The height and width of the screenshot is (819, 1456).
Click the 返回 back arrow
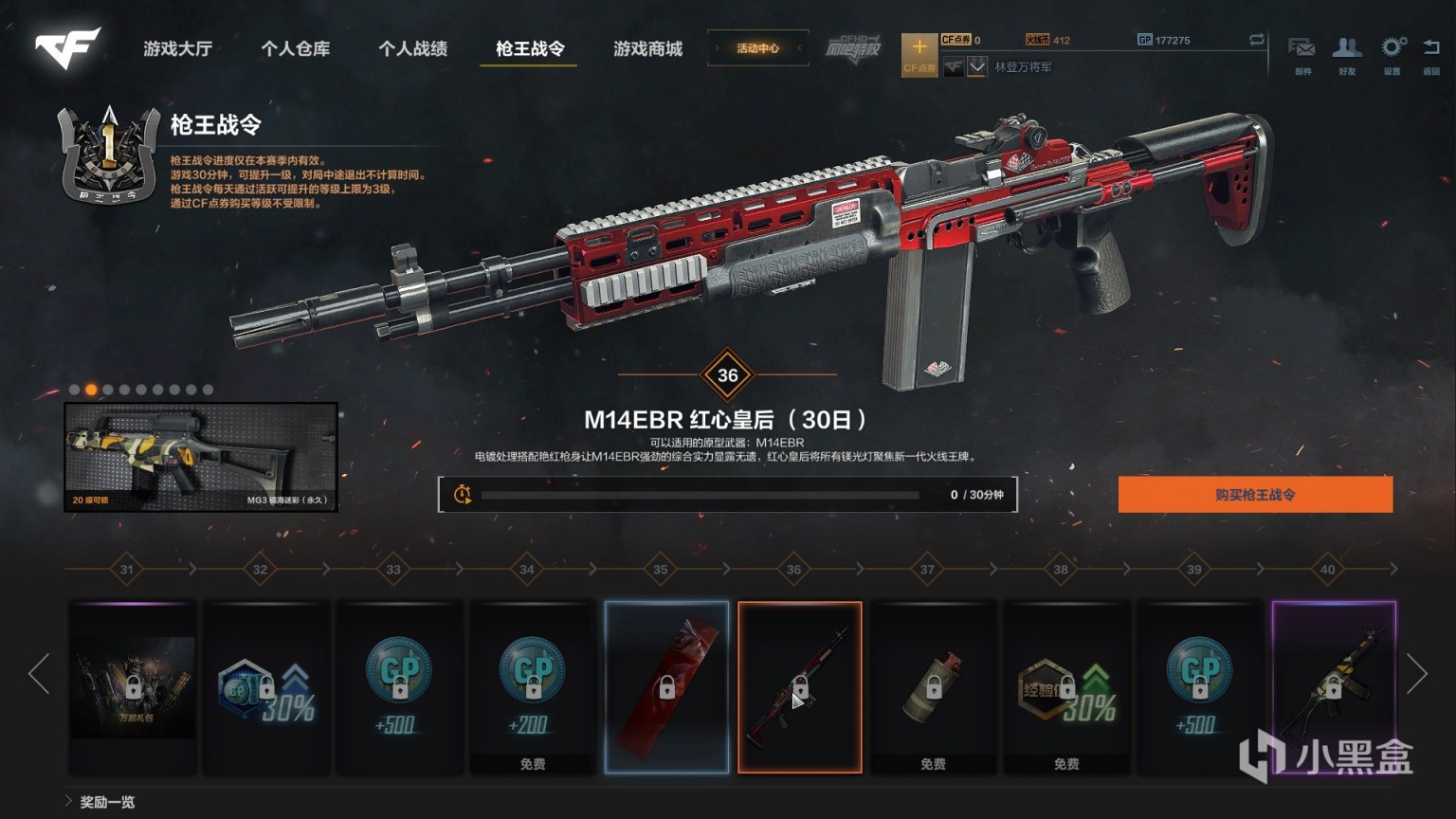(x=1431, y=53)
